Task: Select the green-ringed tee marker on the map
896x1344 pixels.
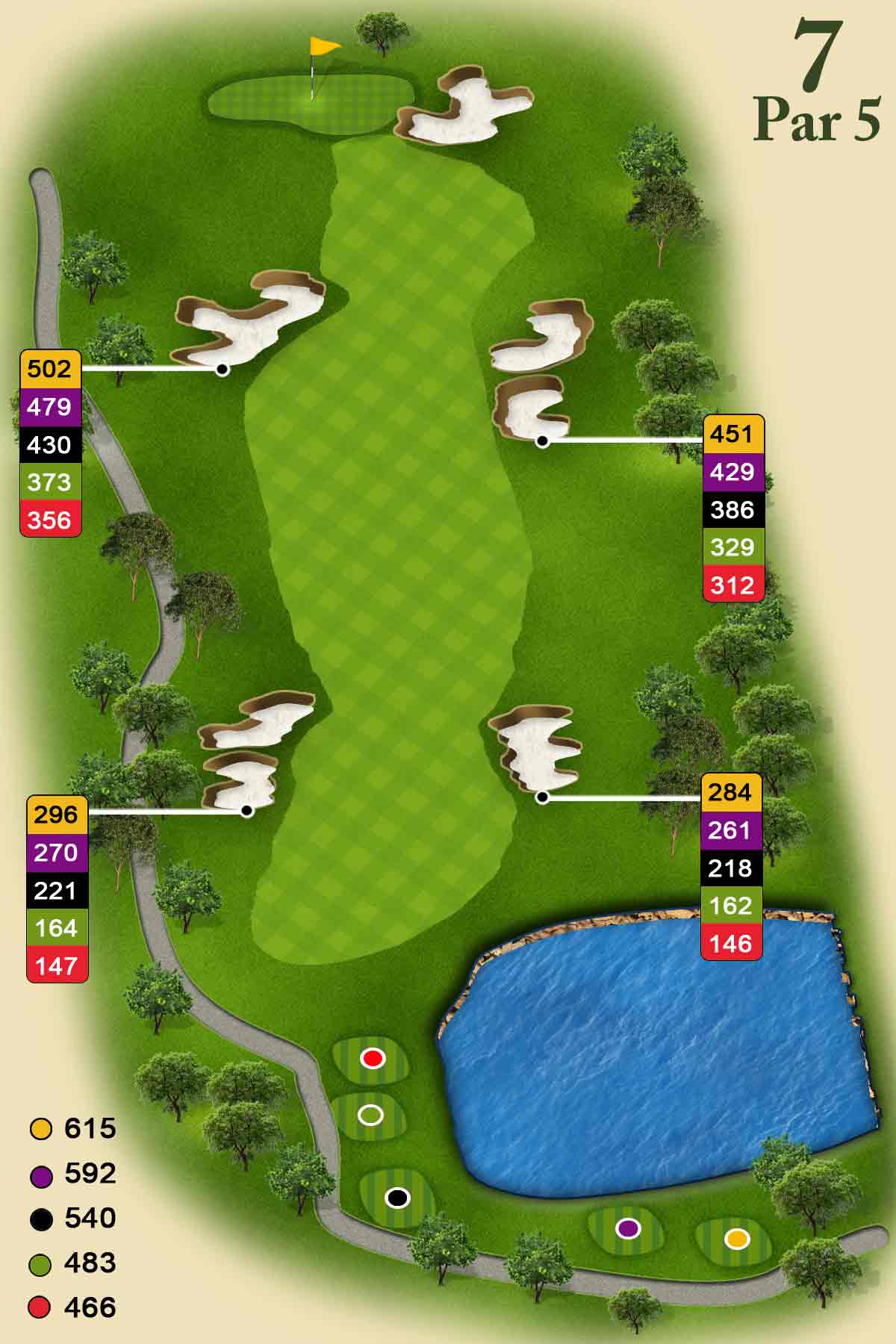Action: [370, 1116]
